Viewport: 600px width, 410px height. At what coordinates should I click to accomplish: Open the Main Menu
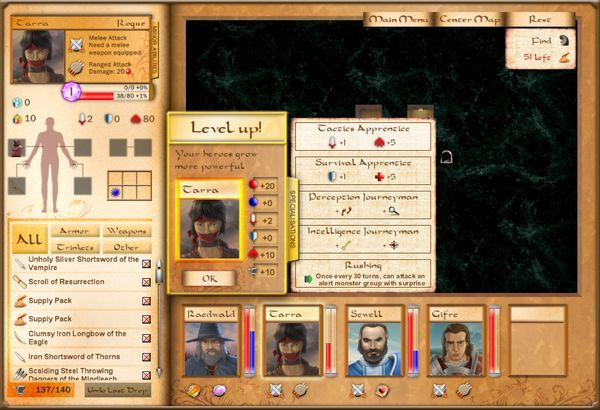(x=398, y=19)
